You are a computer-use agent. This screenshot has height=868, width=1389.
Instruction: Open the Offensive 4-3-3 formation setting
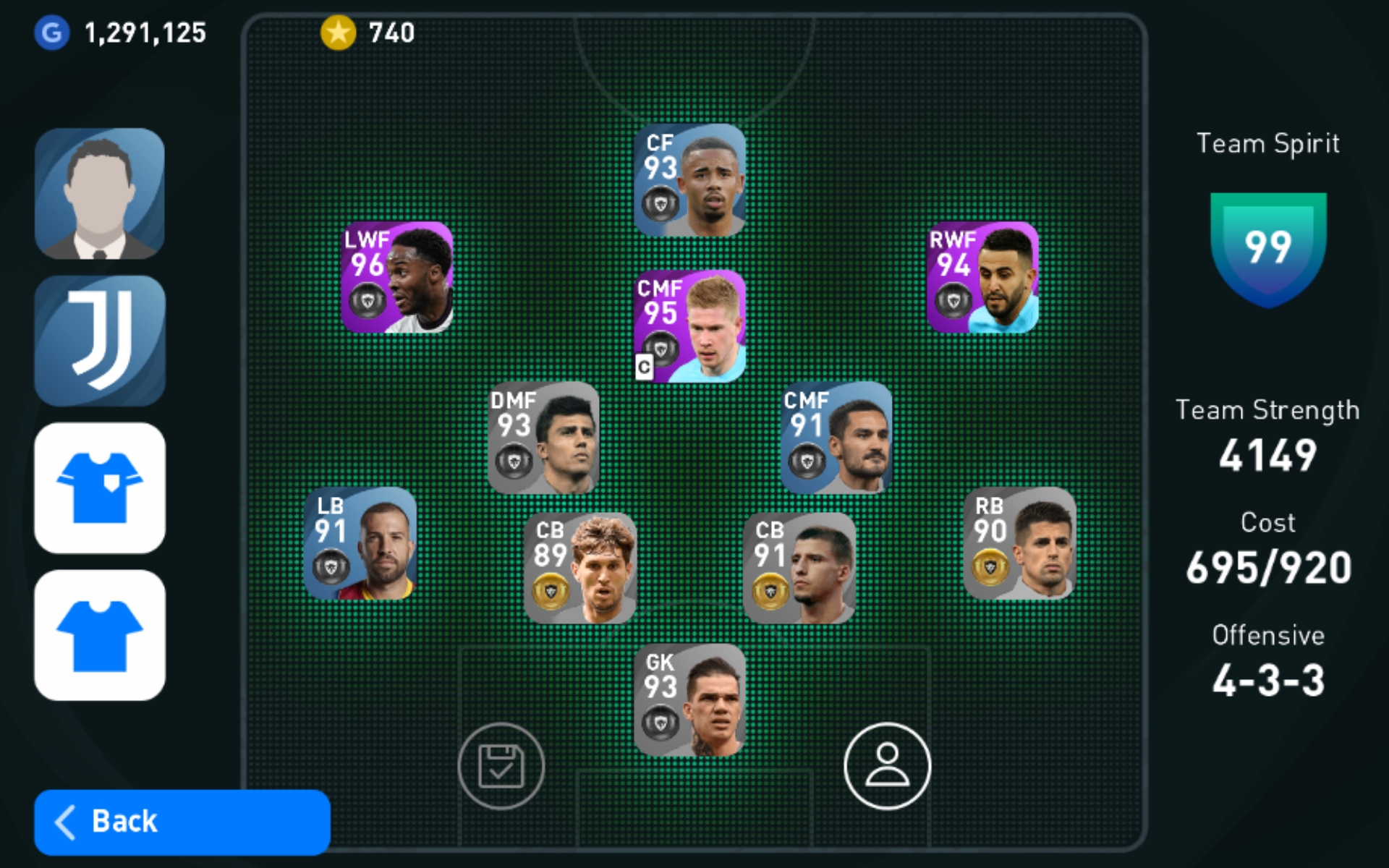coord(1267,662)
